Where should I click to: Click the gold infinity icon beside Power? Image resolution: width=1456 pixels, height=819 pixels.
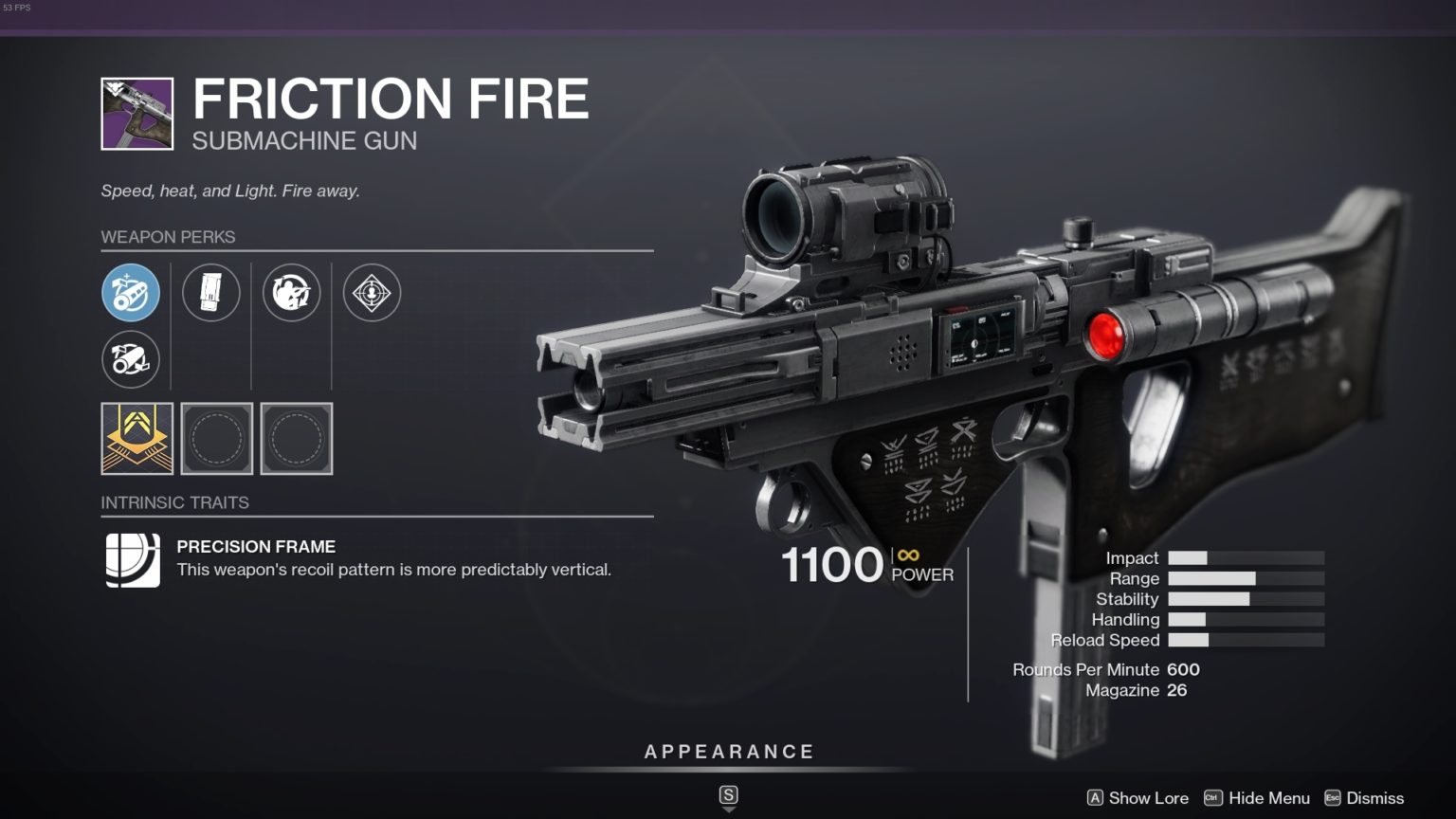[x=907, y=555]
